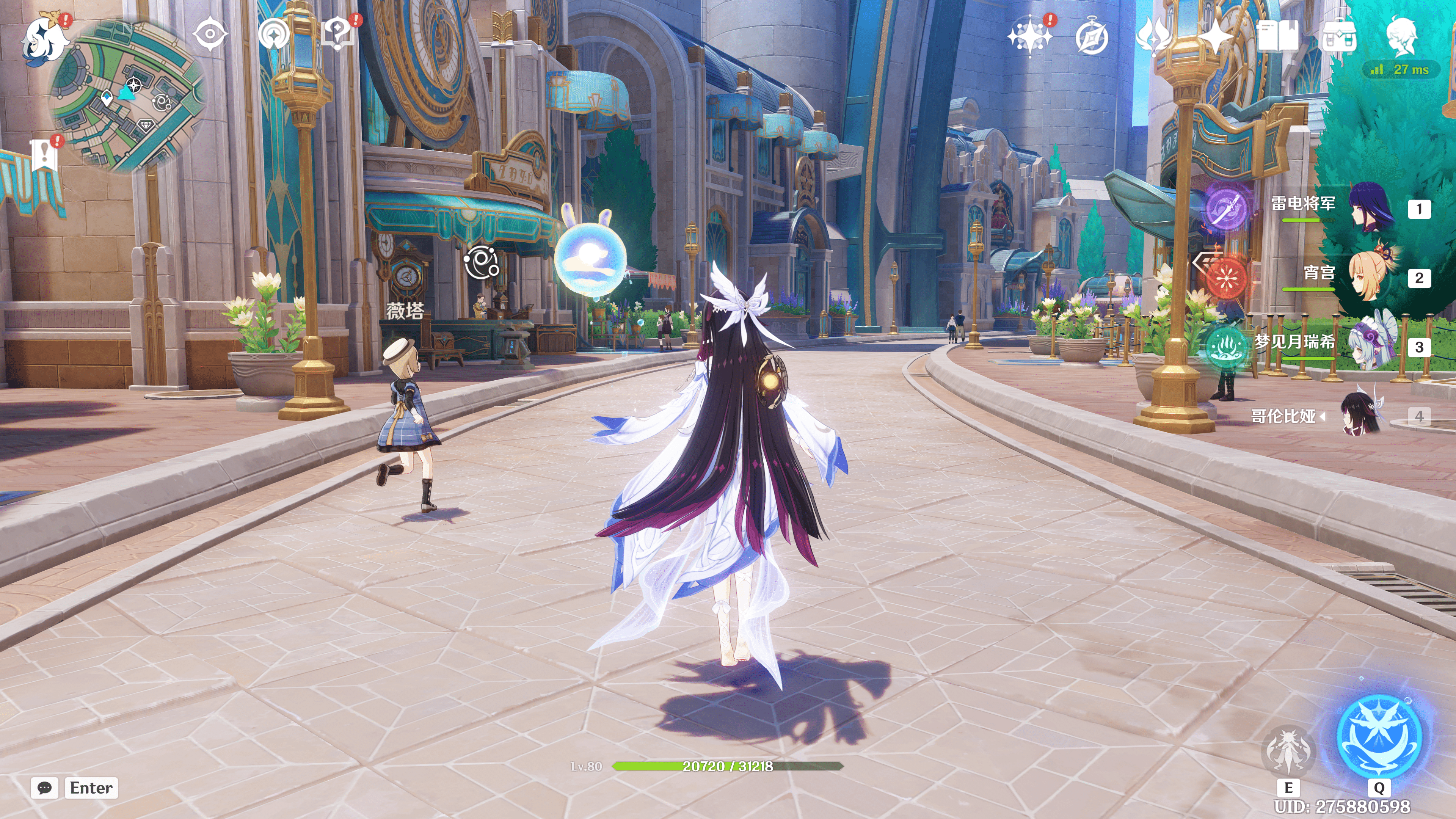Use the elemental skill icon
The height and width of the screenshot is (819, 1456).
coord(1288,751)
